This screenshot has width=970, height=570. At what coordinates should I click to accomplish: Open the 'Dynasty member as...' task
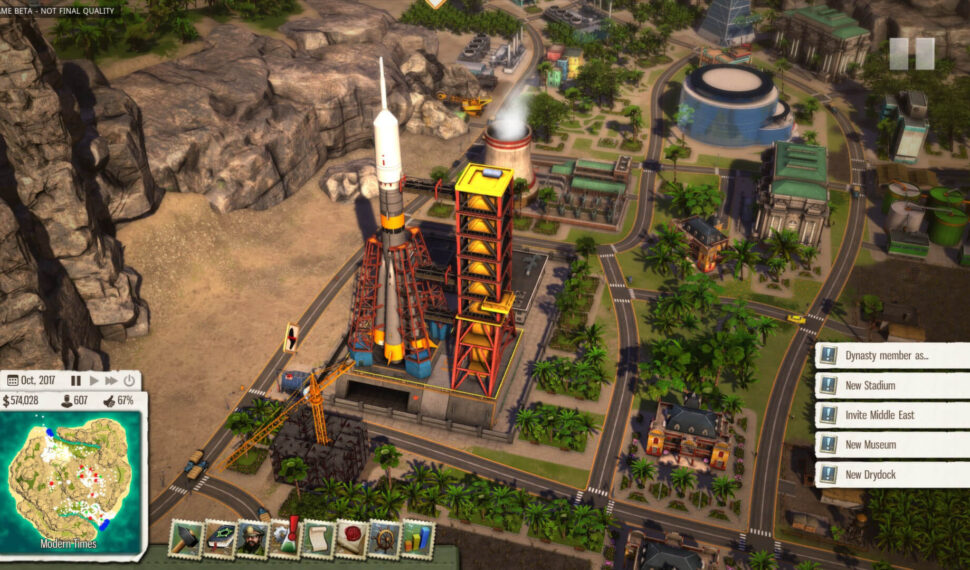[x=893, y=356]
